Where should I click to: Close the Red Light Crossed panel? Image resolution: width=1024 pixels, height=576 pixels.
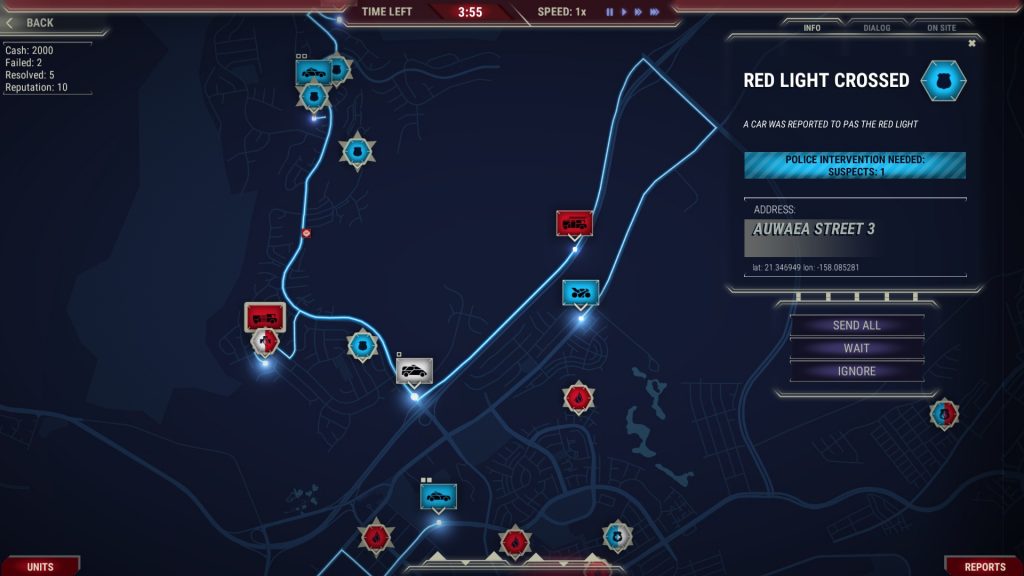[971, 43]
